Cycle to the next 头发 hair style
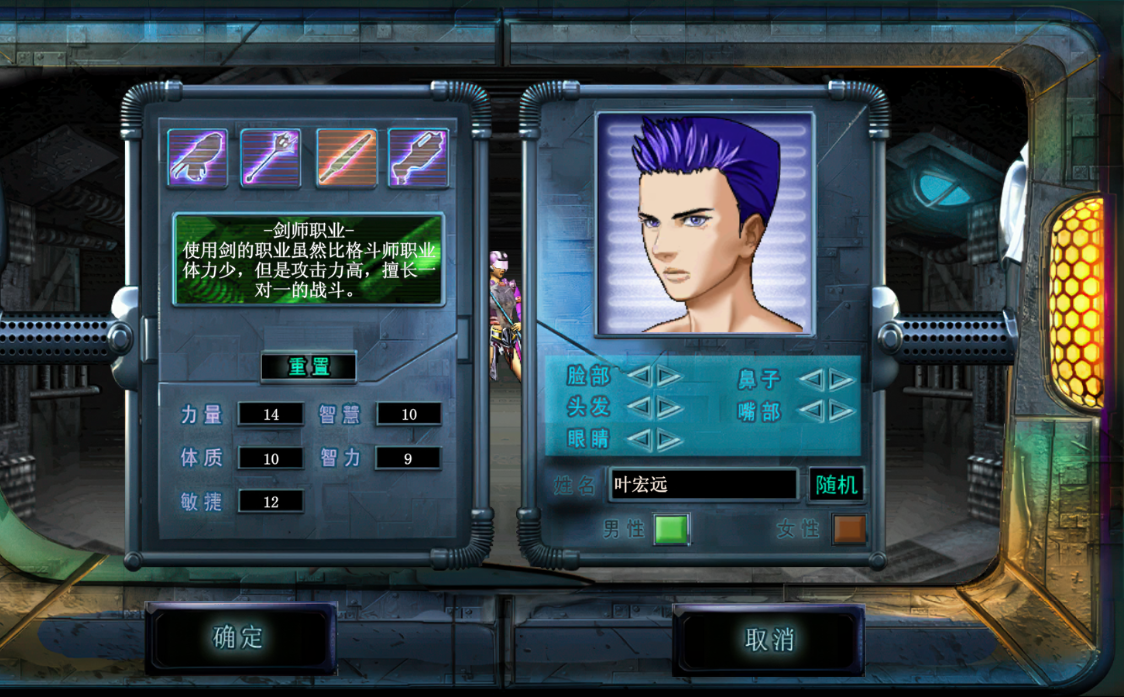Viewport: 1124px width, 697px height. point(669,407)
